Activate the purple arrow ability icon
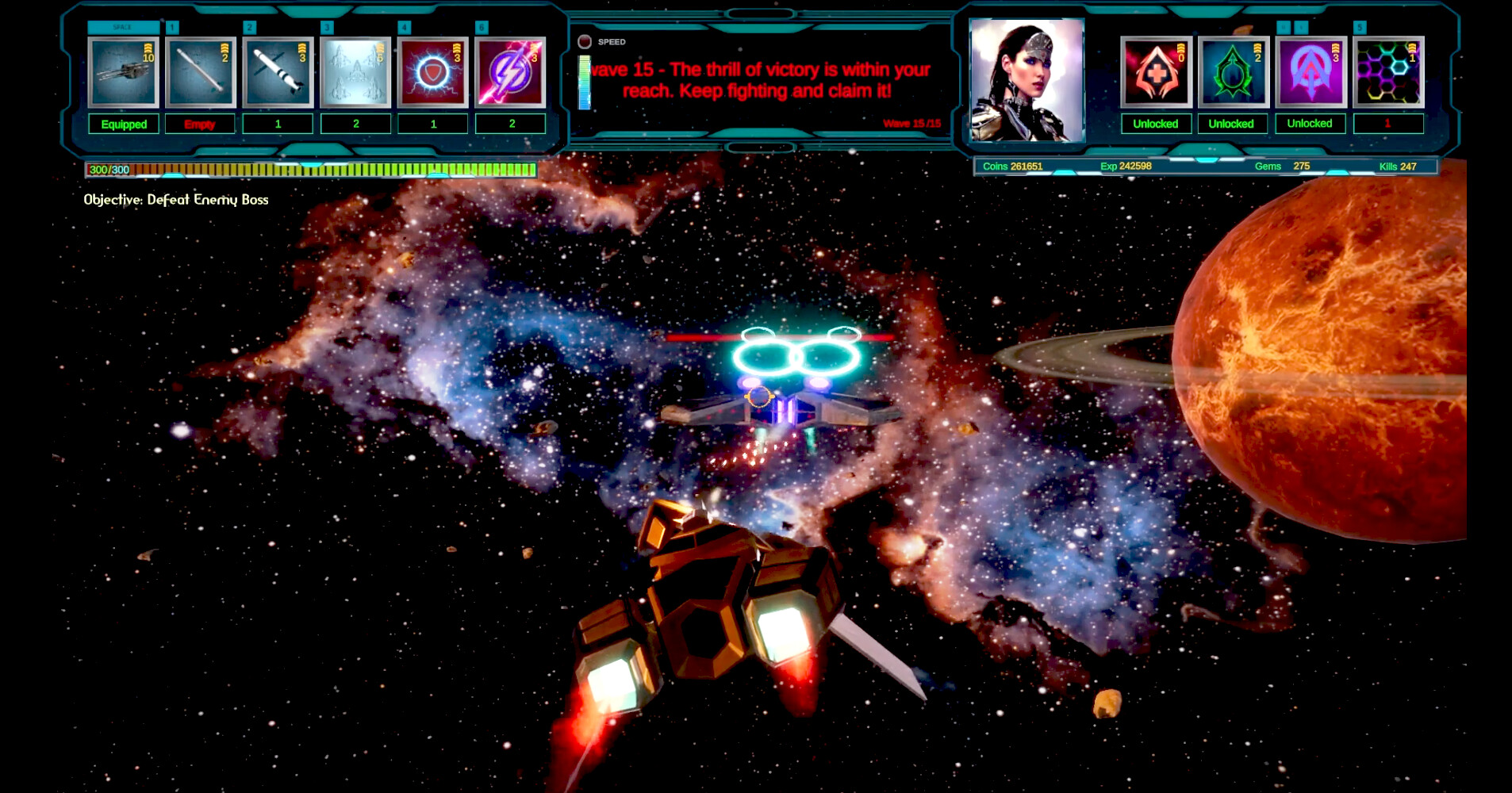Image resolution: width=1512 pixels, height=793 pixels. pos(1309,73)
